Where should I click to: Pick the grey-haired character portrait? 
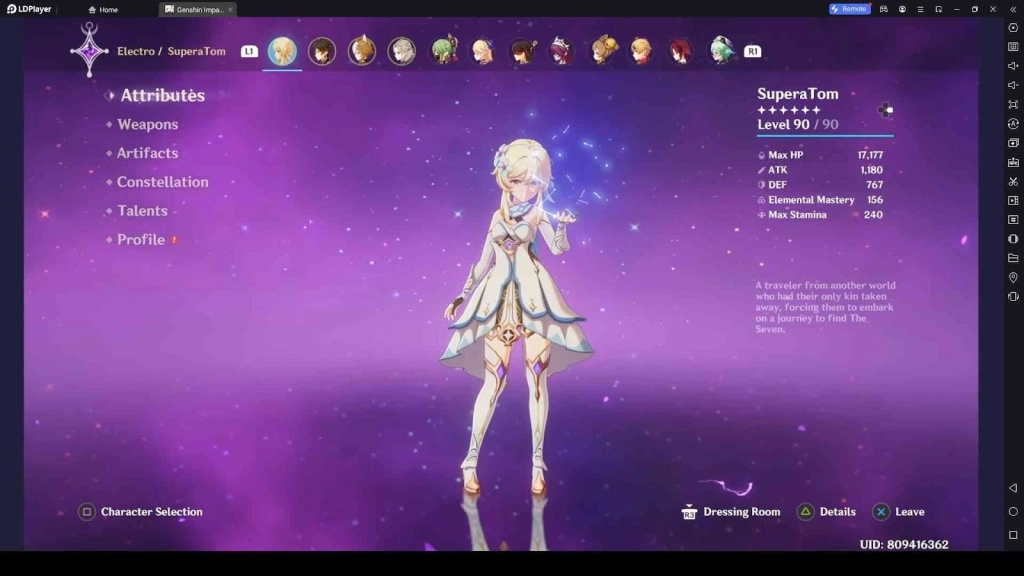[402, 51]
